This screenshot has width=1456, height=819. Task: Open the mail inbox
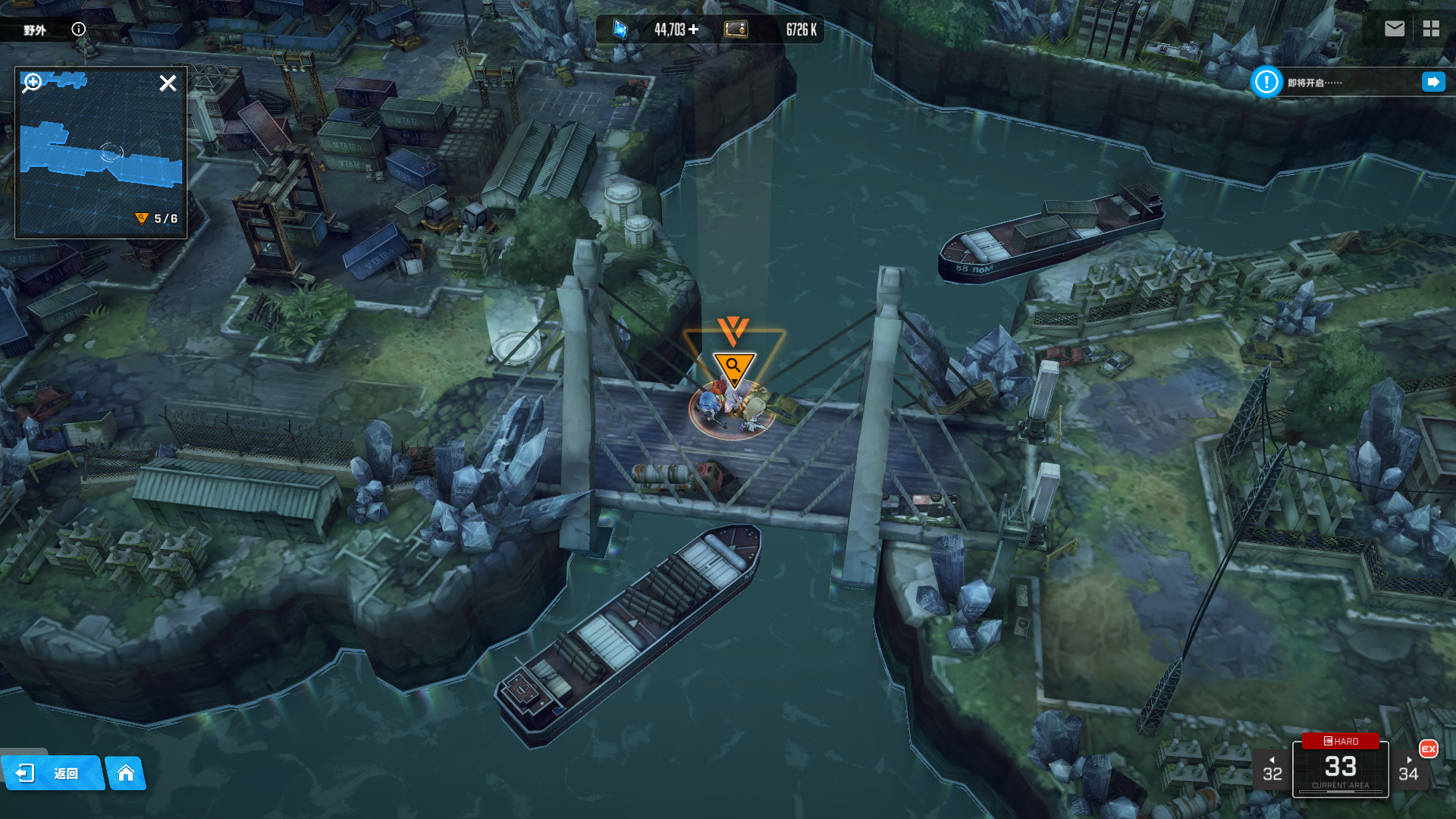click(x=1394, y=29)
